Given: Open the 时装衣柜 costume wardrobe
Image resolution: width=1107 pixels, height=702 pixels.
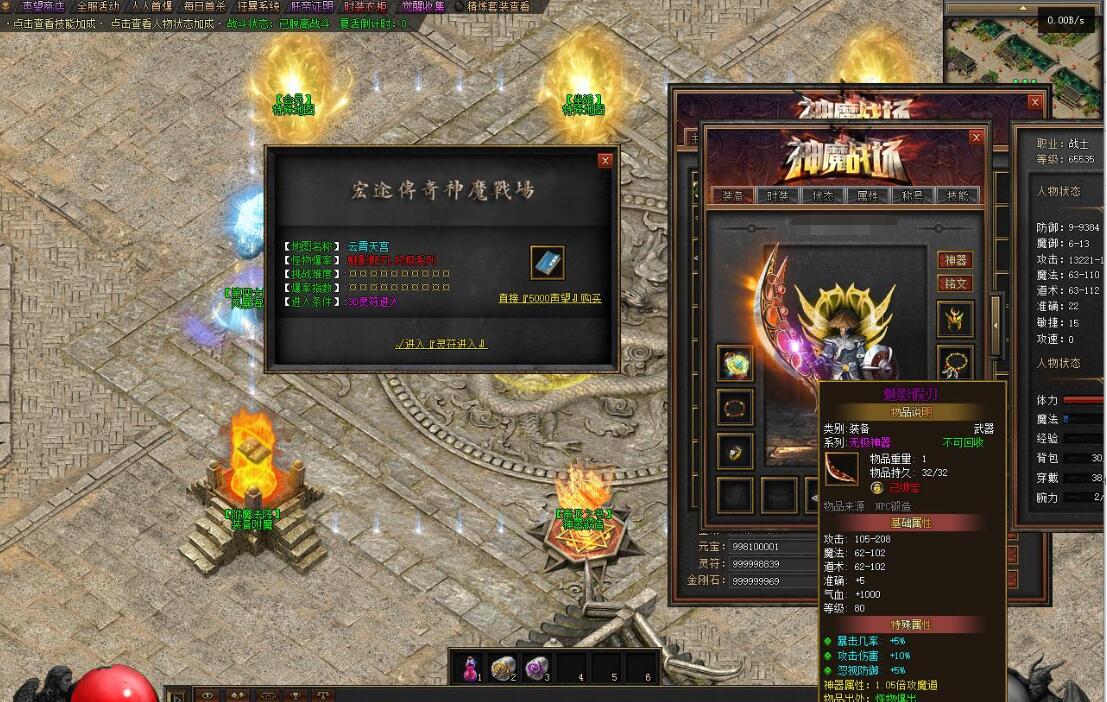Looking at the screenshot, I should [x=366, y=6].
